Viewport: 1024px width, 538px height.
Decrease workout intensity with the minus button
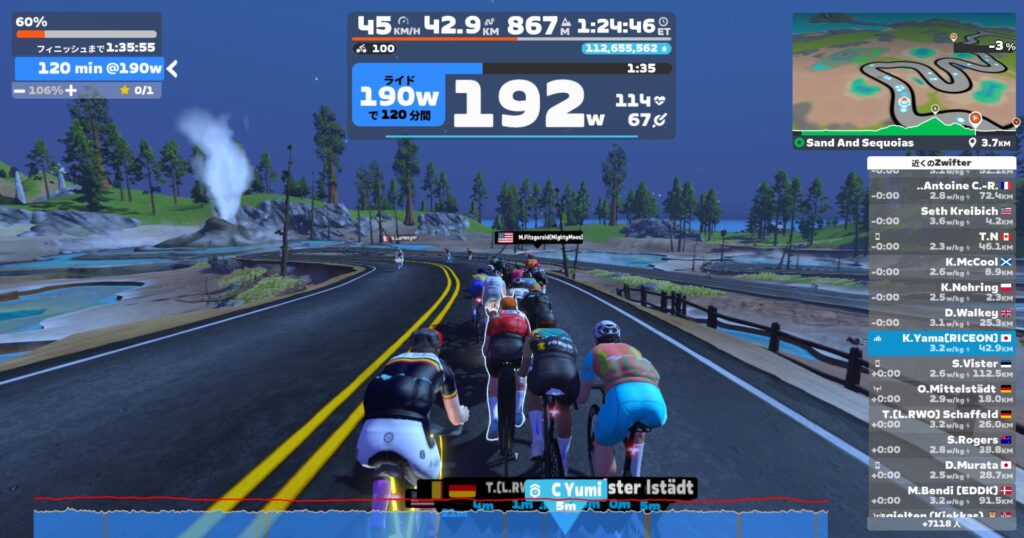pos(21,90)
